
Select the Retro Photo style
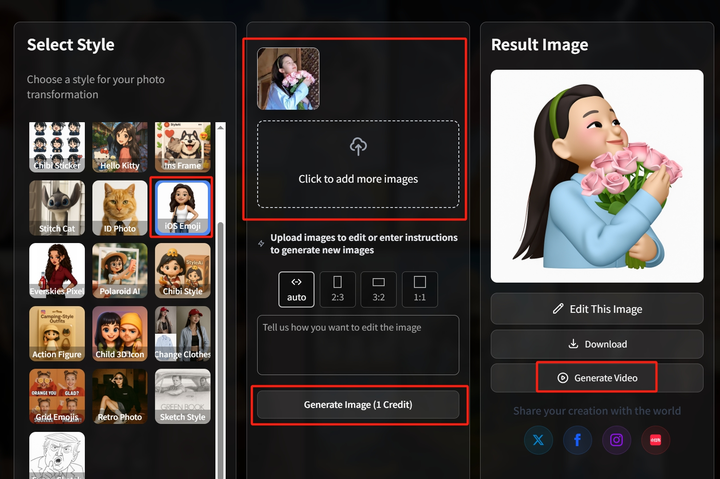(x=119, y=396)
